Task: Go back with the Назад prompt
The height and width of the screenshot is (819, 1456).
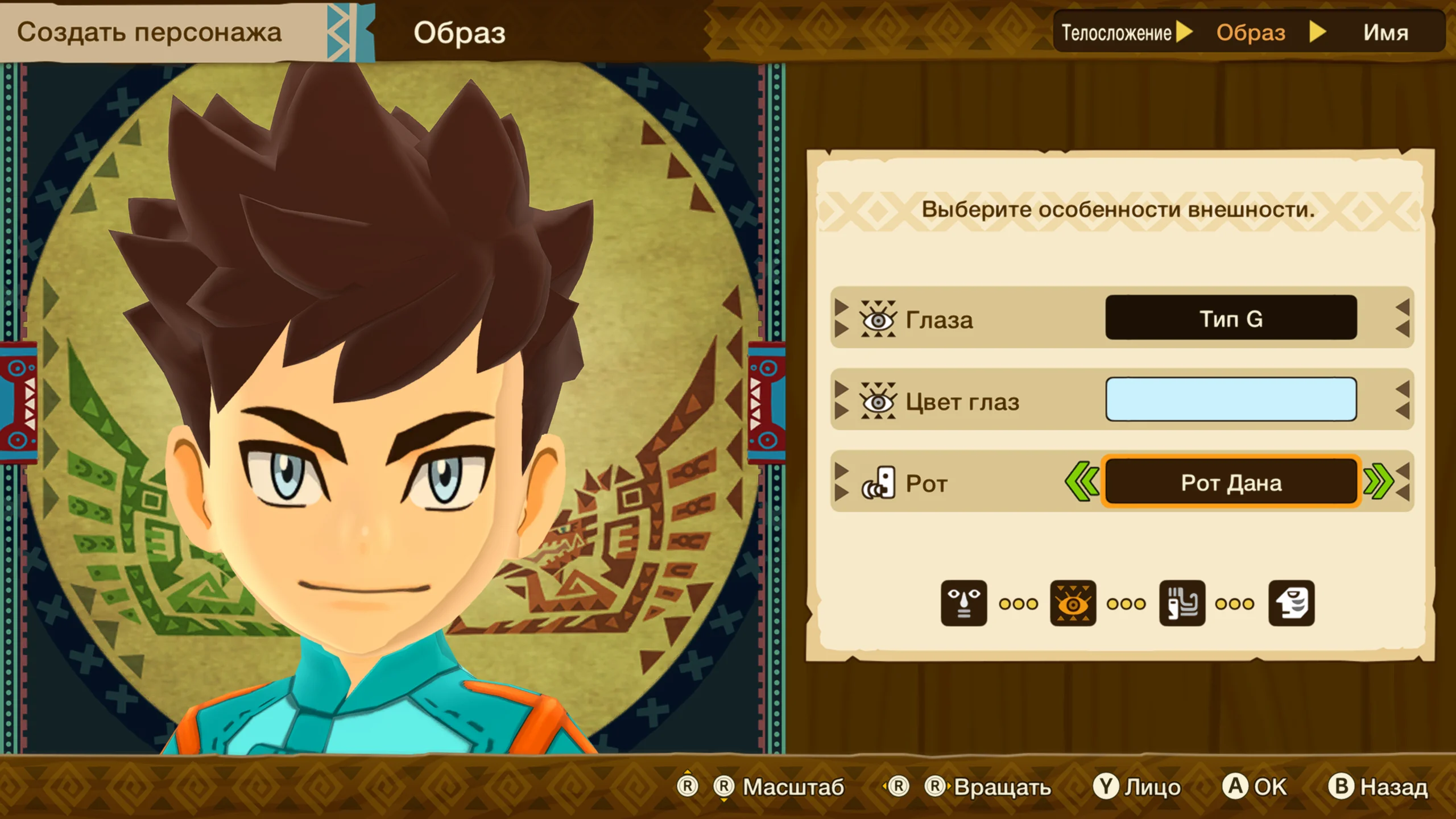Action: pos(1378,787)
